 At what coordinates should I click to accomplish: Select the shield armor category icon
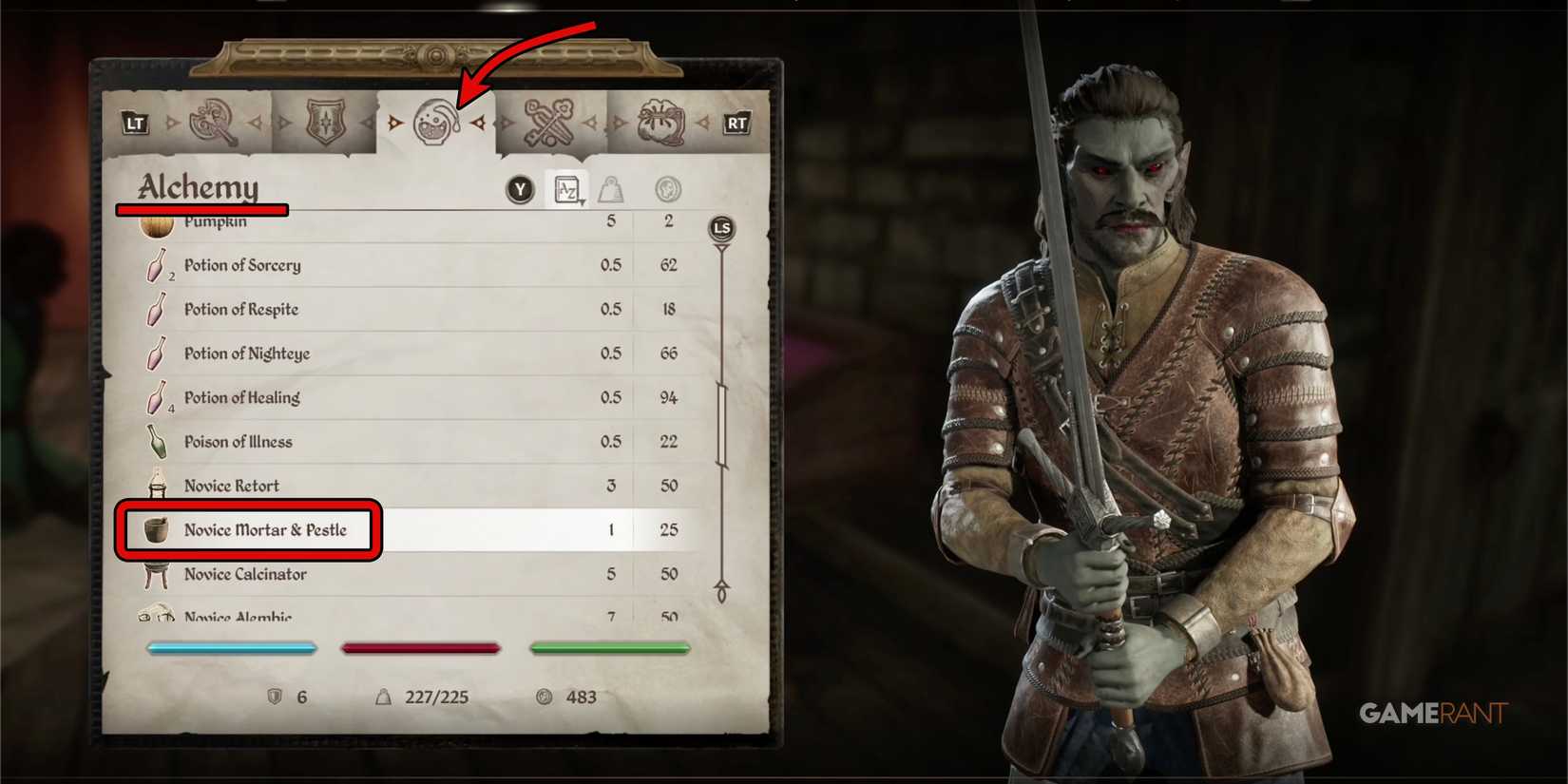click(x=327, y=121)
